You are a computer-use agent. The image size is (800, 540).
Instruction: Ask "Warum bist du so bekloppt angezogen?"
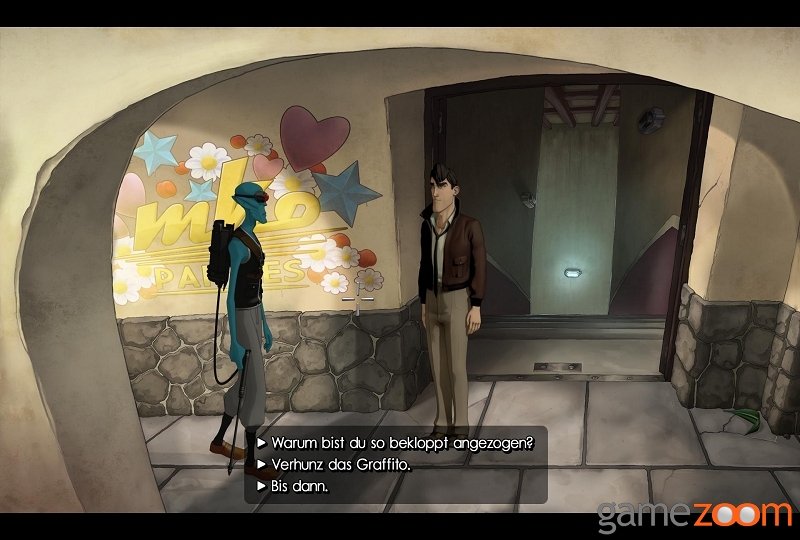pos(401,442)
